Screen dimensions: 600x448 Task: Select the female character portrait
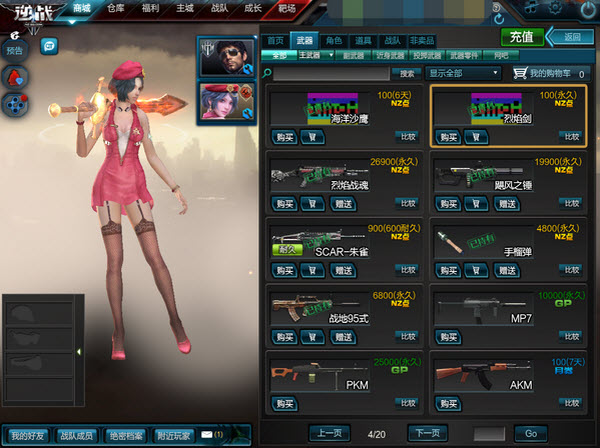(x=227, y=101)
